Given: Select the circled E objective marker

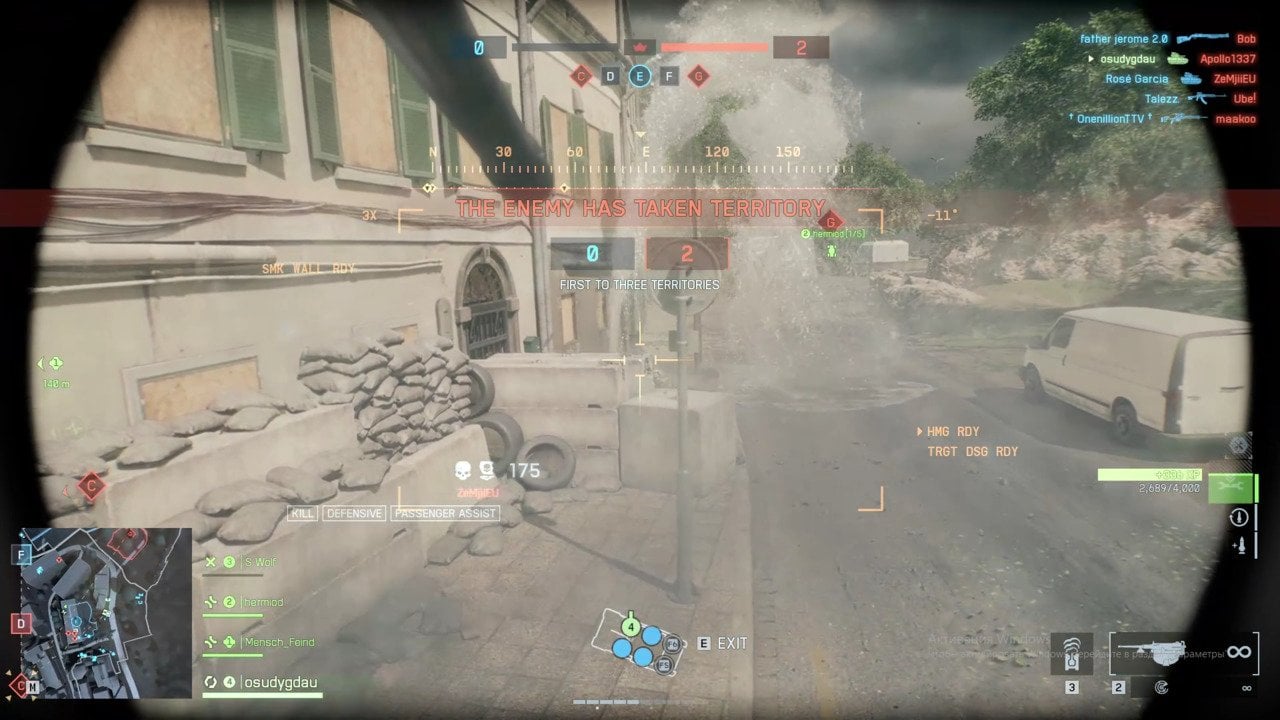Looking at the screenshot, I should 640,76.
